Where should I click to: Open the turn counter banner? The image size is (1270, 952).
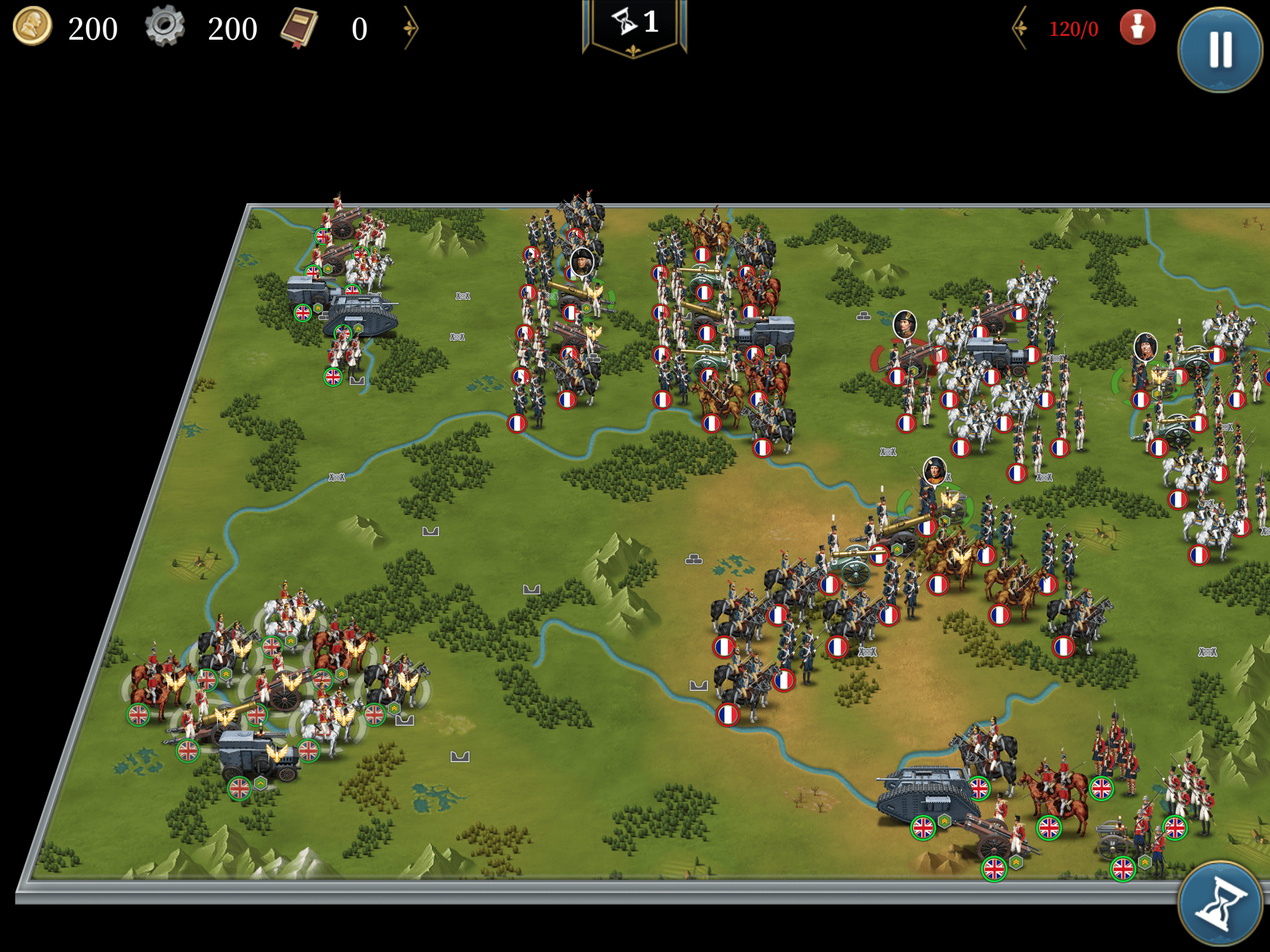[634, 26]
